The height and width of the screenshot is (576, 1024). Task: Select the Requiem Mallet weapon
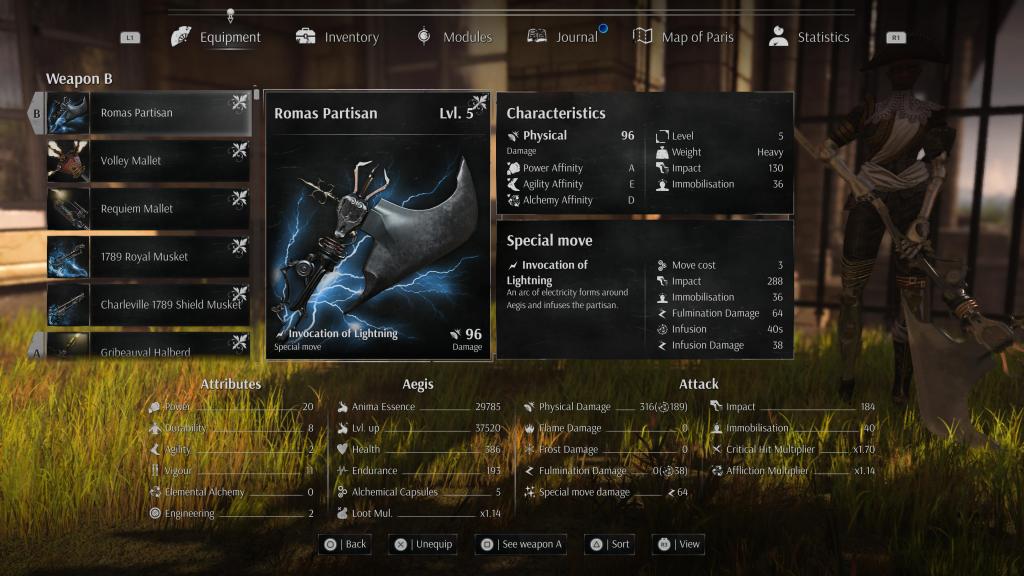148,209
